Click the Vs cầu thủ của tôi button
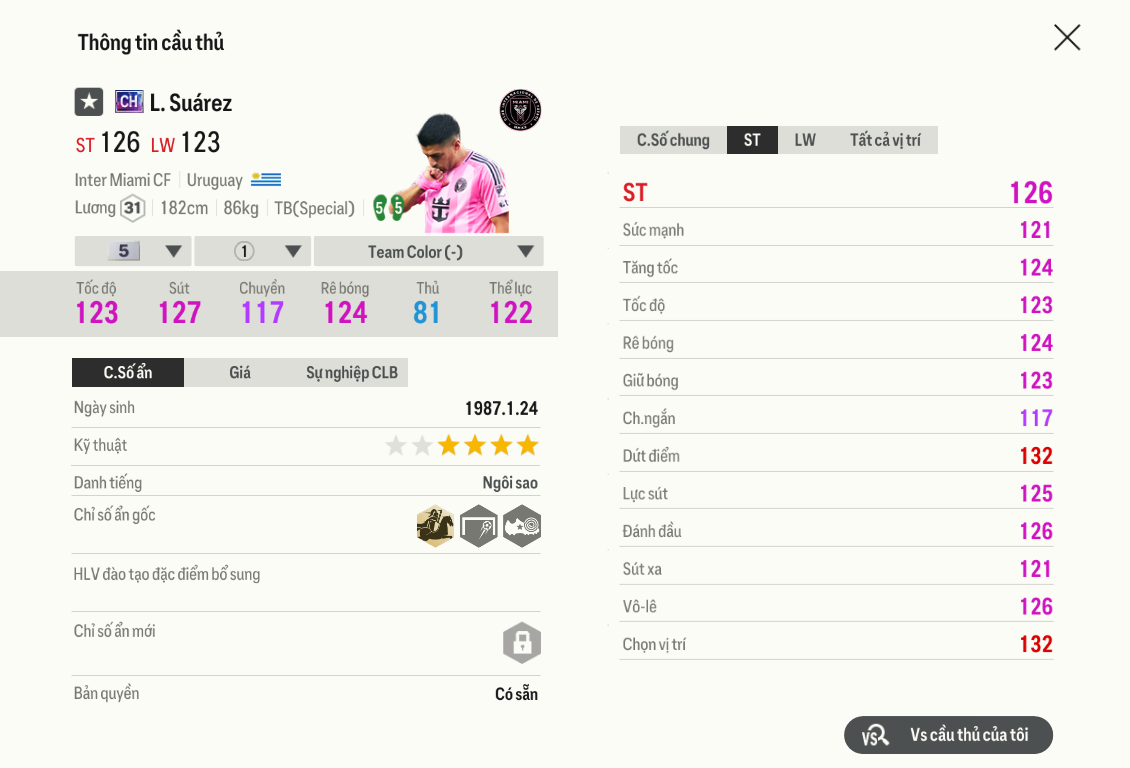The height and width of the screenshot is (768, 1130). coord(948,735)
